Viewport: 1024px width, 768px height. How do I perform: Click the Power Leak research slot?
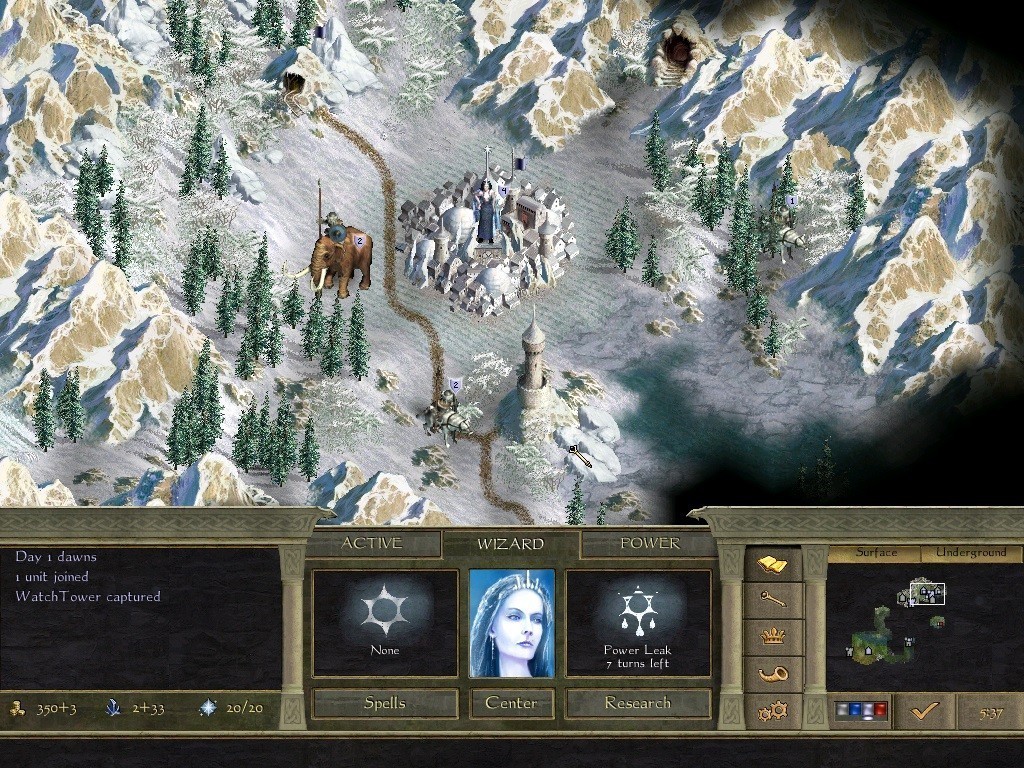coord(638,624)
